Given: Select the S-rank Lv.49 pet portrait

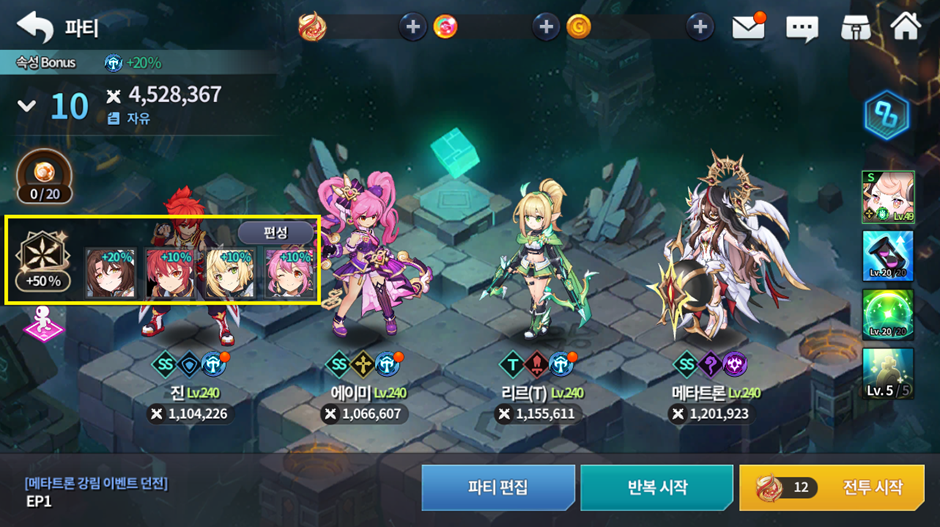Looking at the screenshot, I should coord(887,196).
